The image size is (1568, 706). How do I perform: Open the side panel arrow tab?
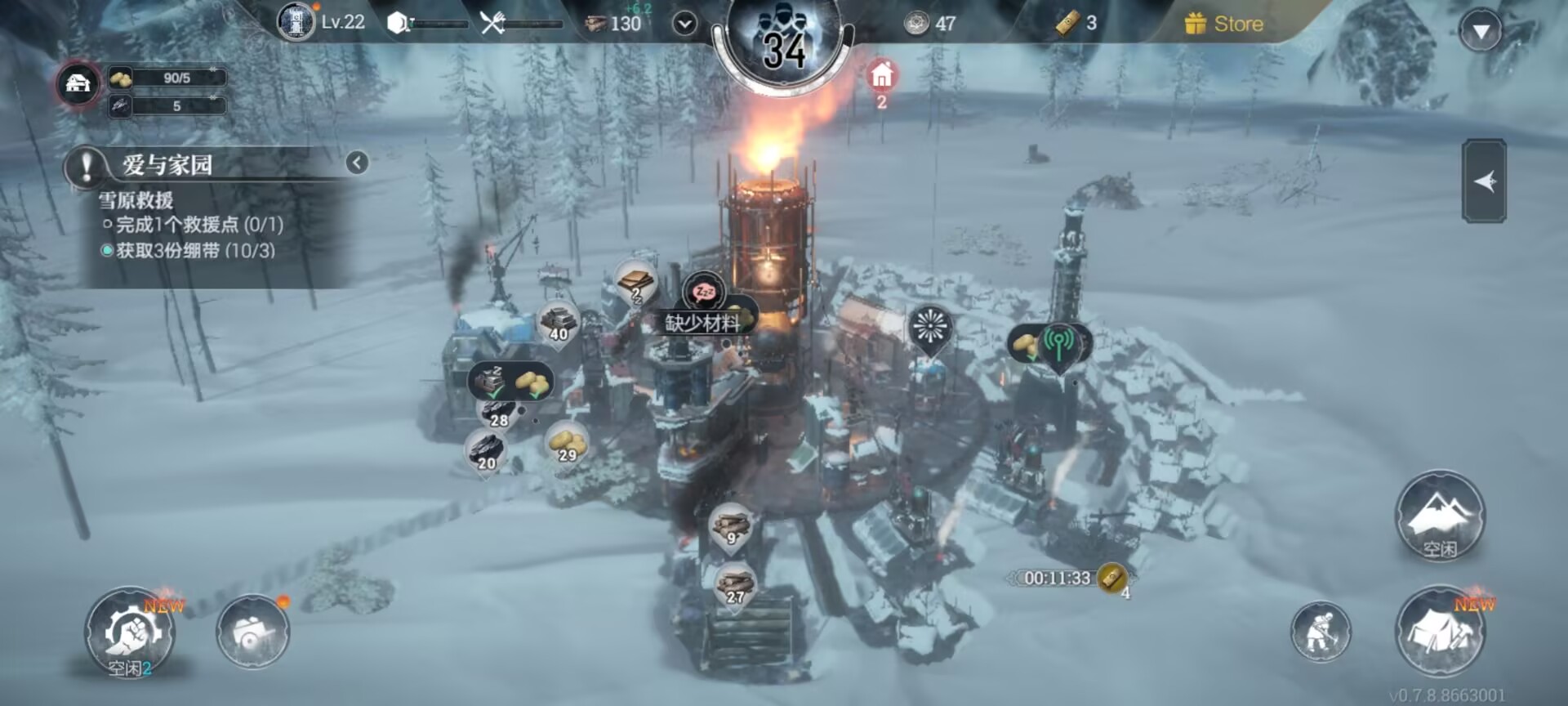coord(1484,181)
